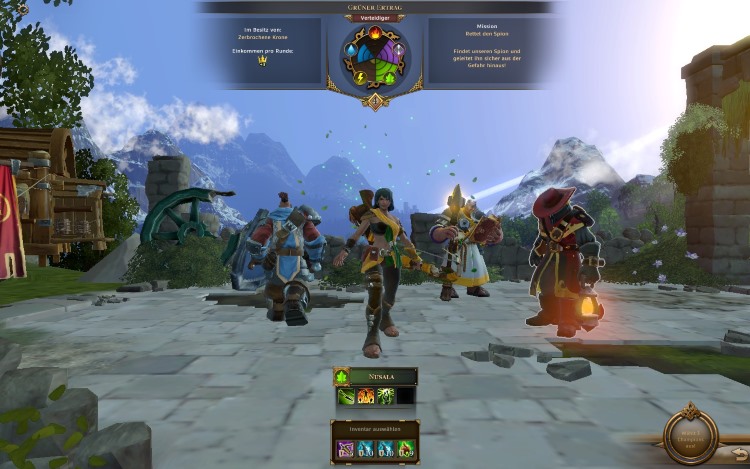Select the orange fire ability icon

coord(366,397)
